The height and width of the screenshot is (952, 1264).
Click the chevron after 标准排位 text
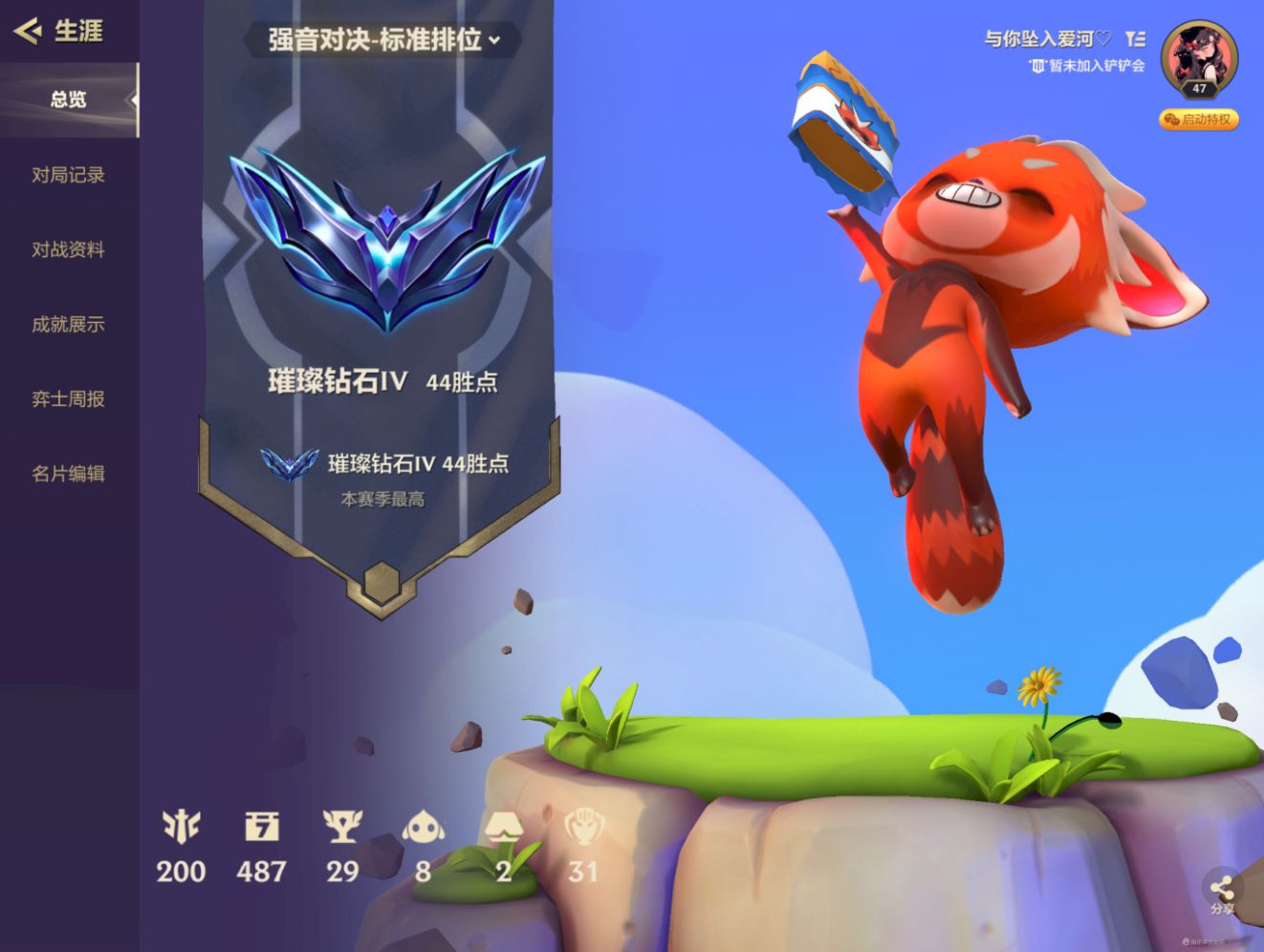493,42
